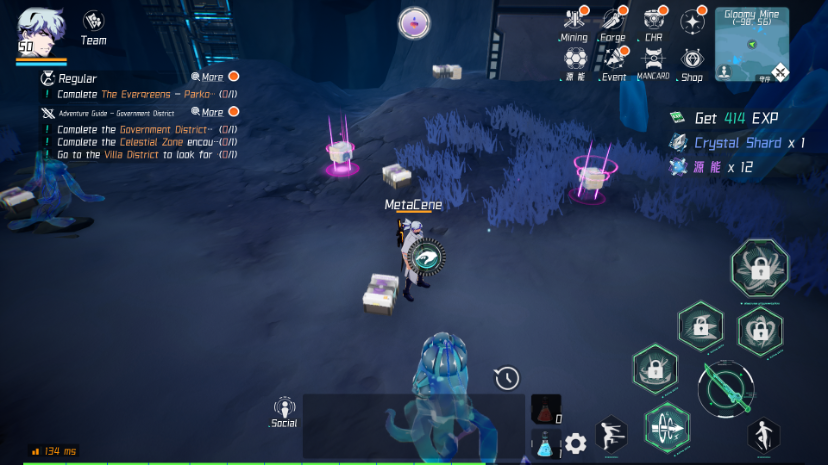
Task: Open the Forge menu
Action: [x=613, y=24]
